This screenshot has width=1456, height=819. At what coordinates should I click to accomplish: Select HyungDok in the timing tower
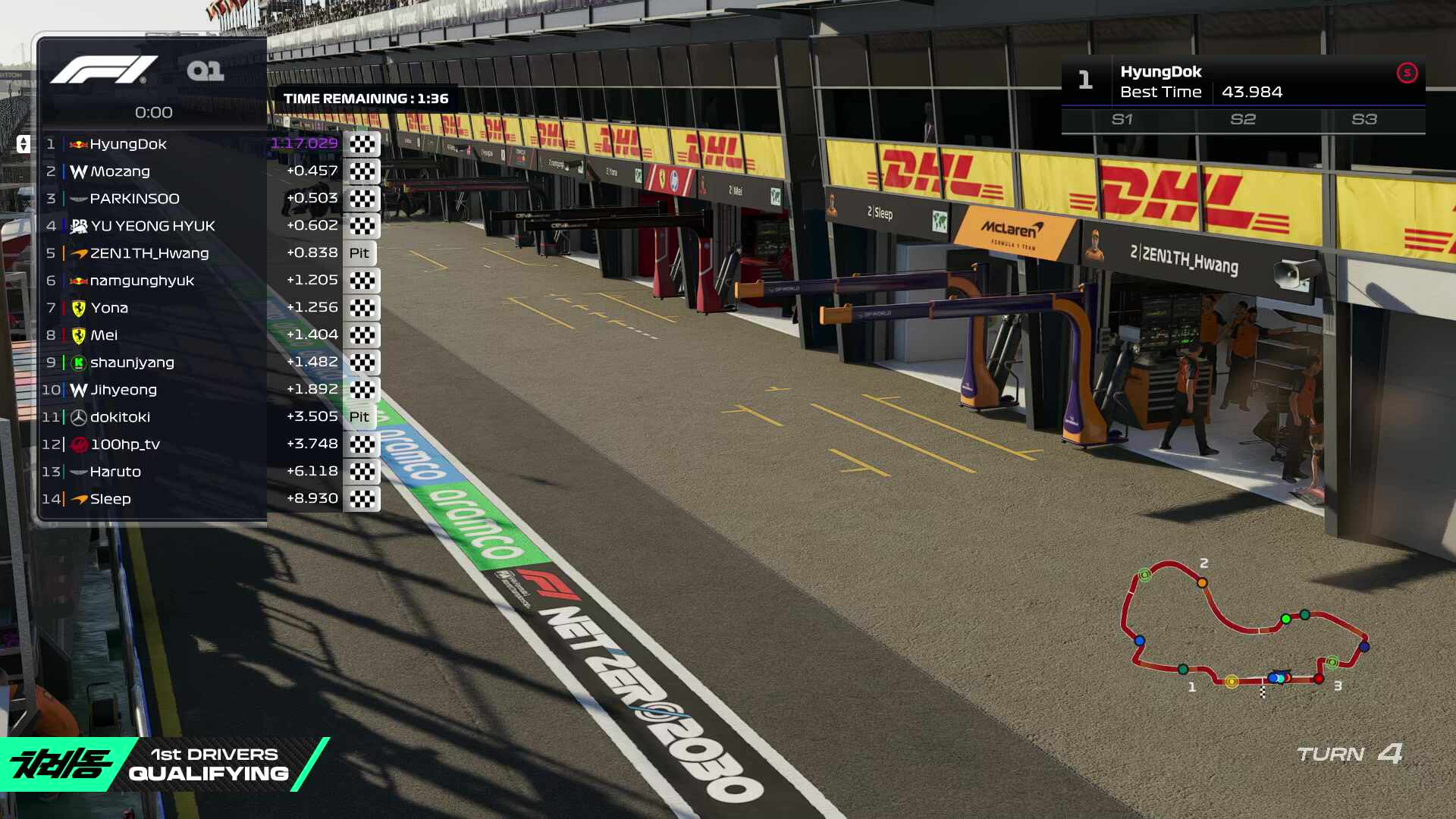coord(128,144)
